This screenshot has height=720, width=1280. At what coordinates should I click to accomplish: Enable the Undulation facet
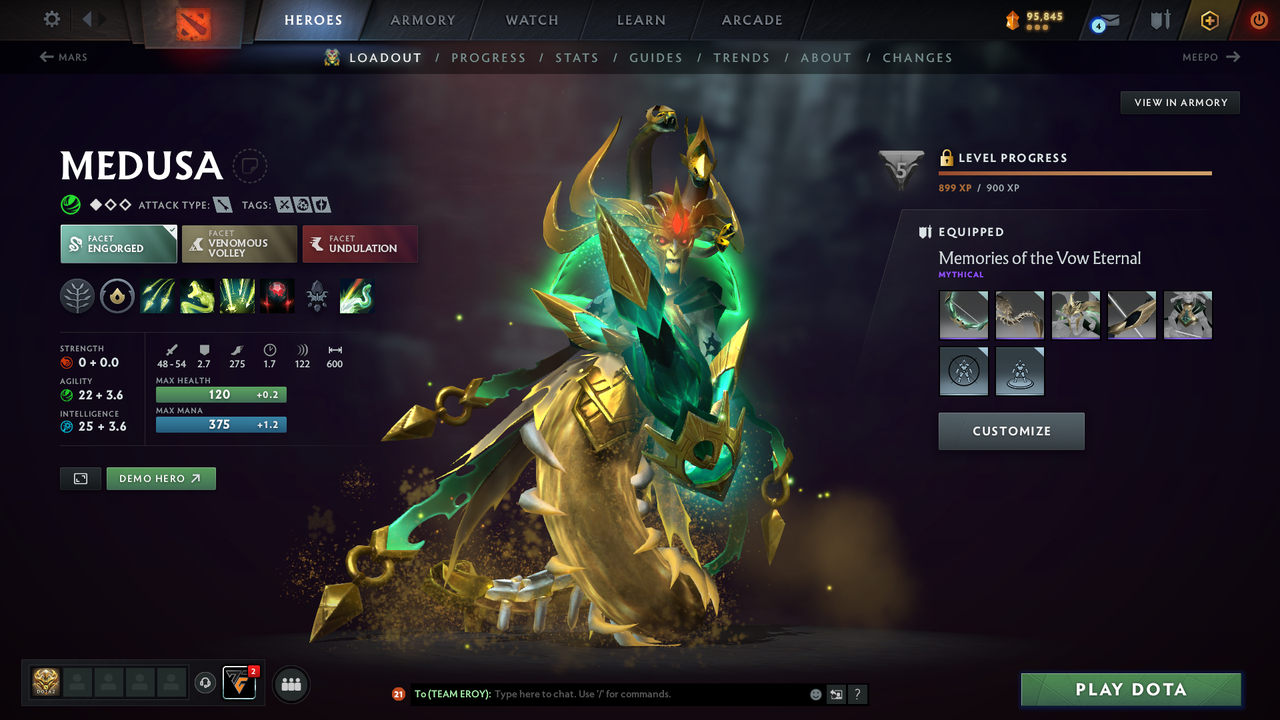coord(360,243)
